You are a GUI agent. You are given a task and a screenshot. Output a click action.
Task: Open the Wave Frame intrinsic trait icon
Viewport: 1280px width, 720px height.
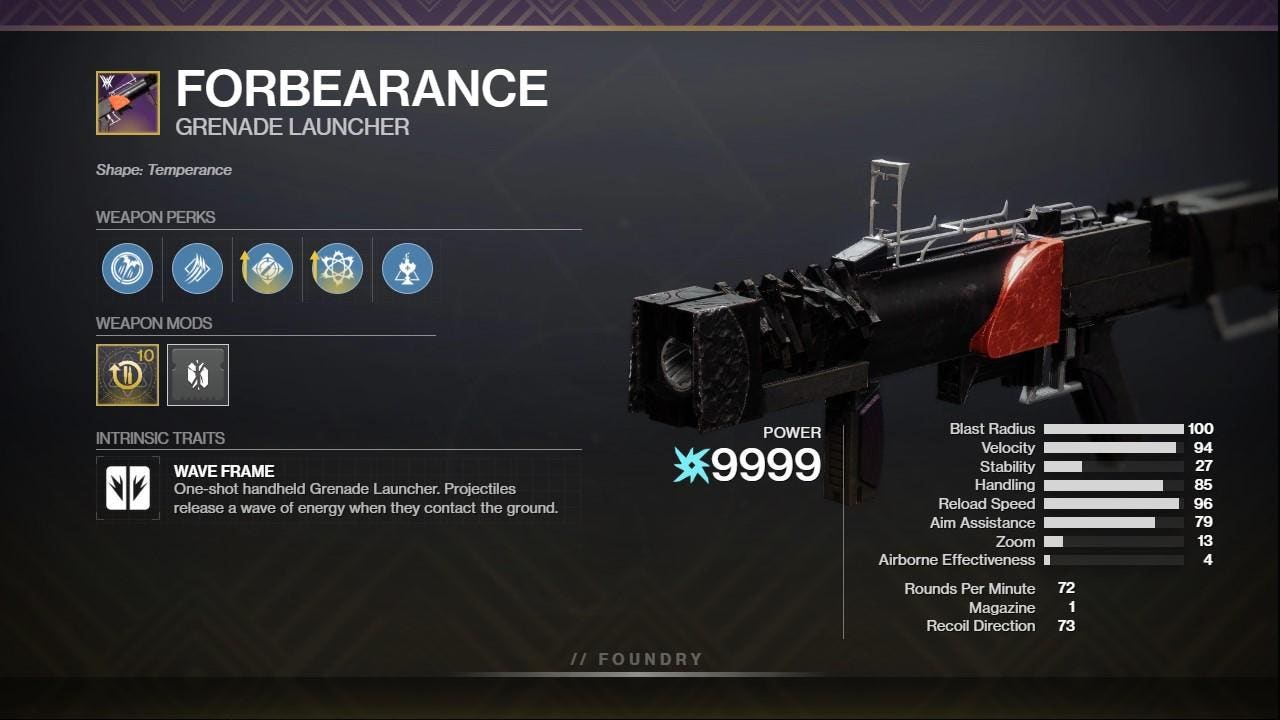(127, 489)
